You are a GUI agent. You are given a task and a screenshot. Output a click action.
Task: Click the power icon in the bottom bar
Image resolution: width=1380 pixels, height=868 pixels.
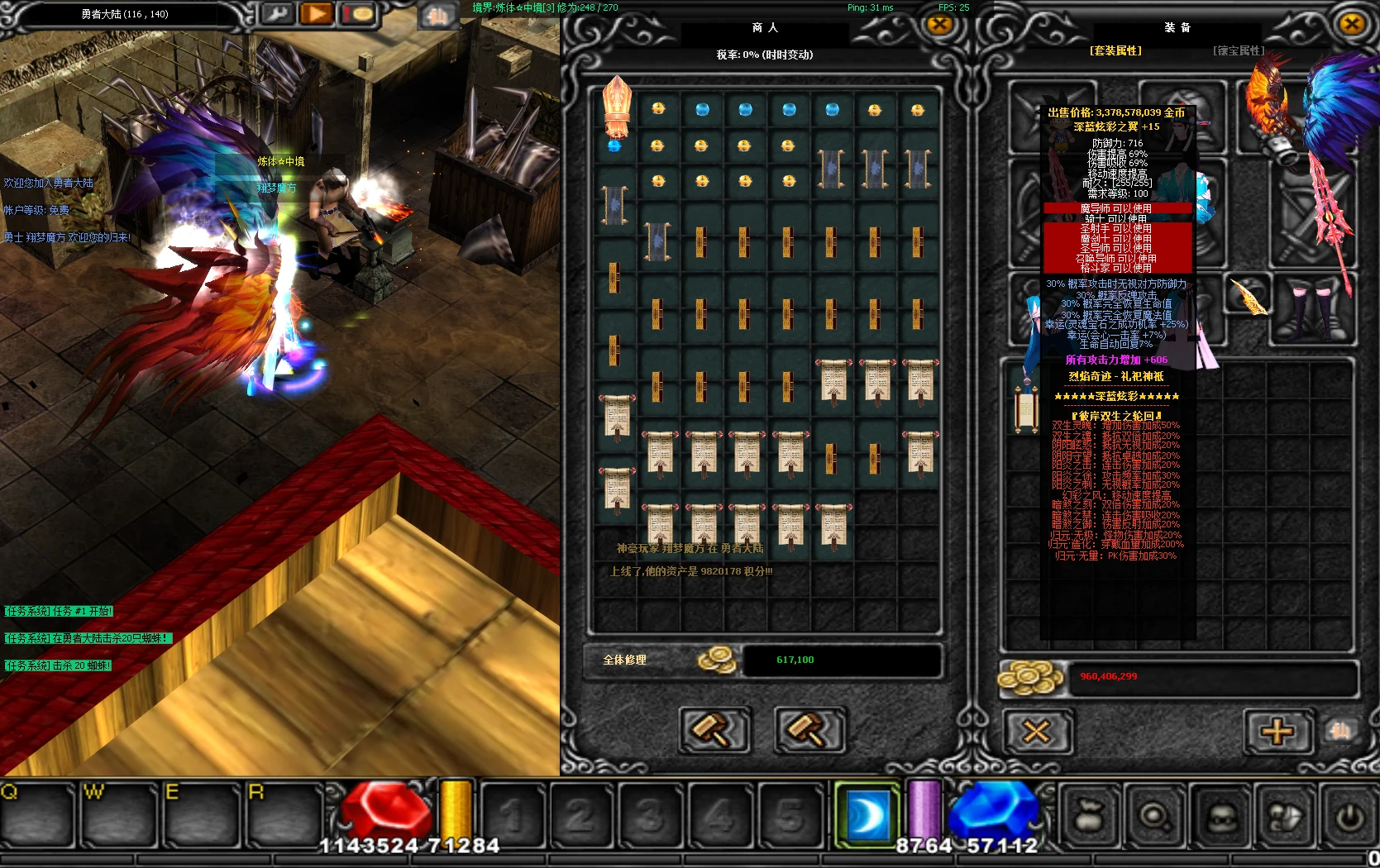[x=1349, y=817]
